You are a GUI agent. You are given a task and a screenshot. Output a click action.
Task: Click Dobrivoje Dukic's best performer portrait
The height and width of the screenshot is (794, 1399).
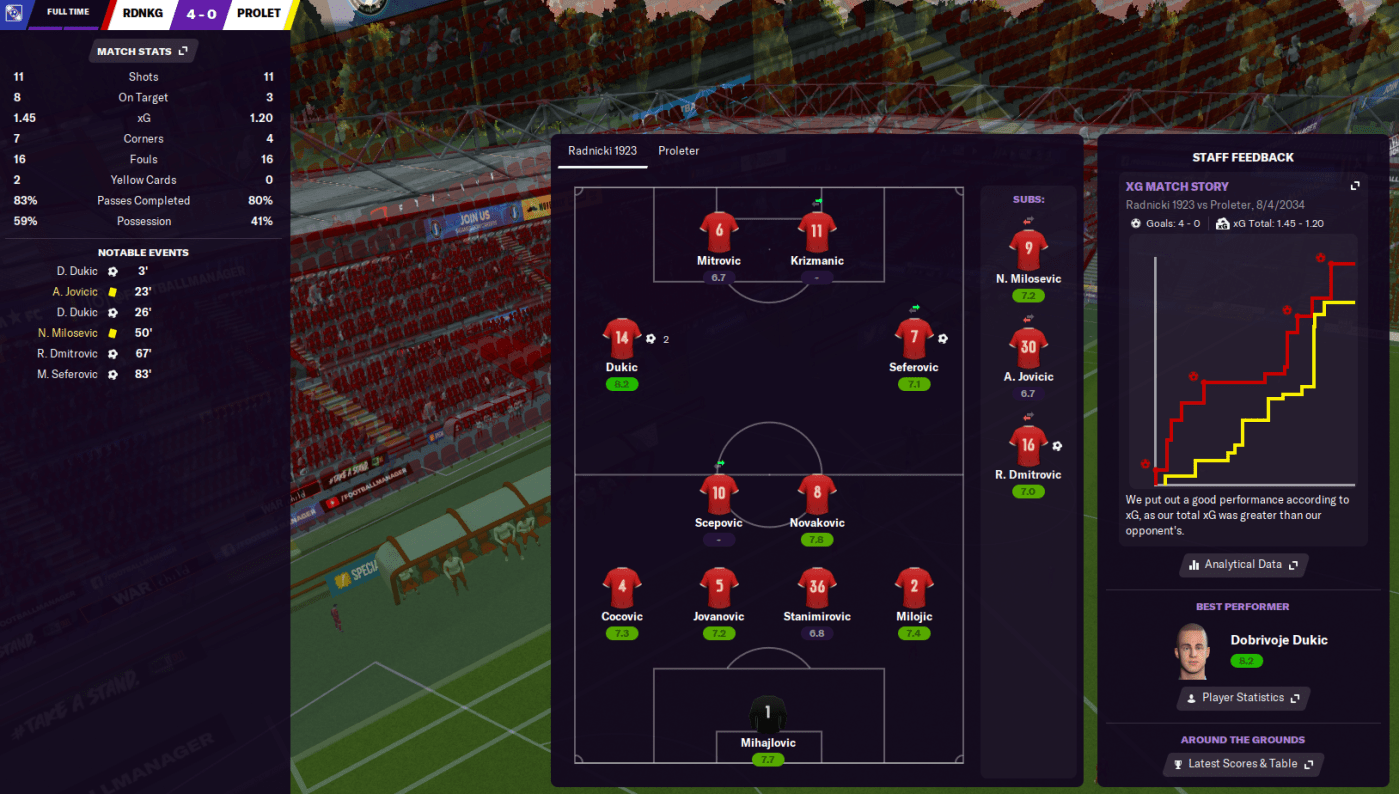coord(1194,651)
